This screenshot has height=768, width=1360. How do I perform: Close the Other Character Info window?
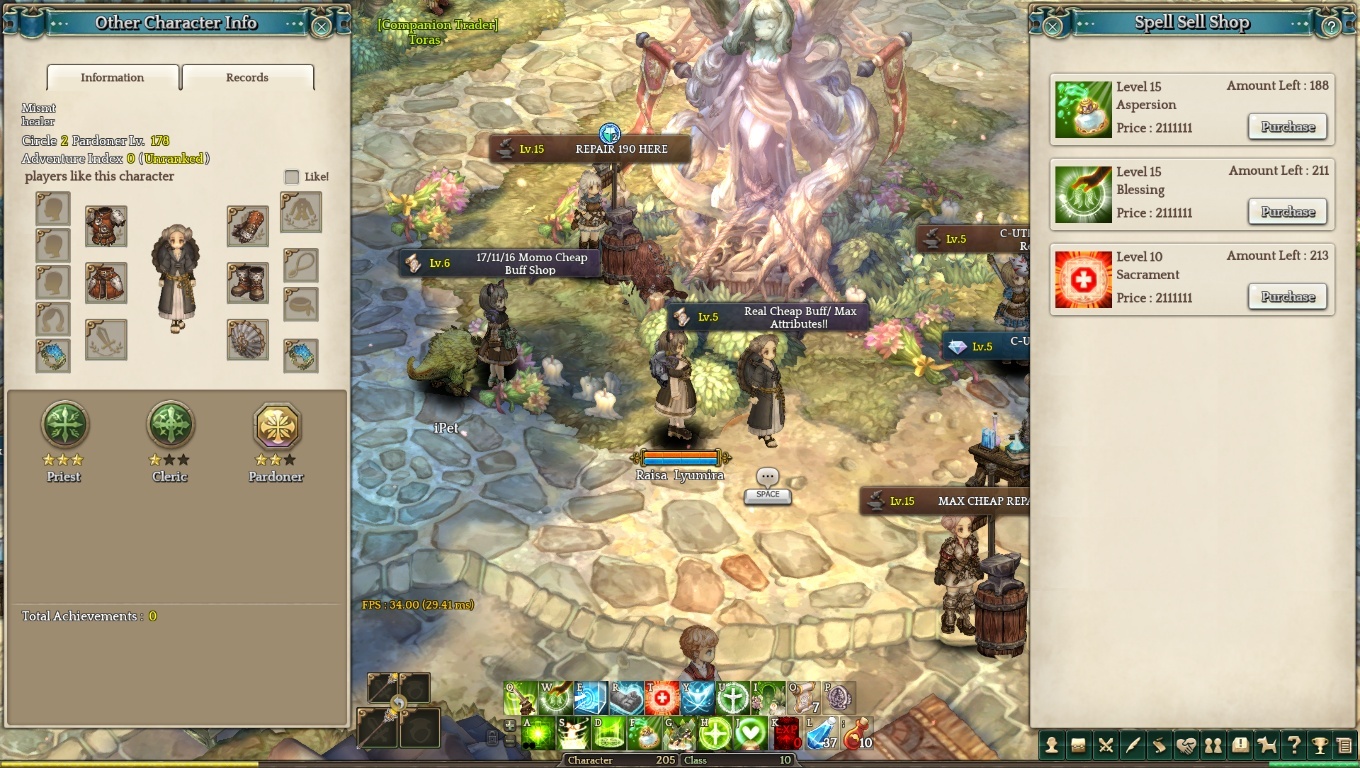(x=321, y=27)
